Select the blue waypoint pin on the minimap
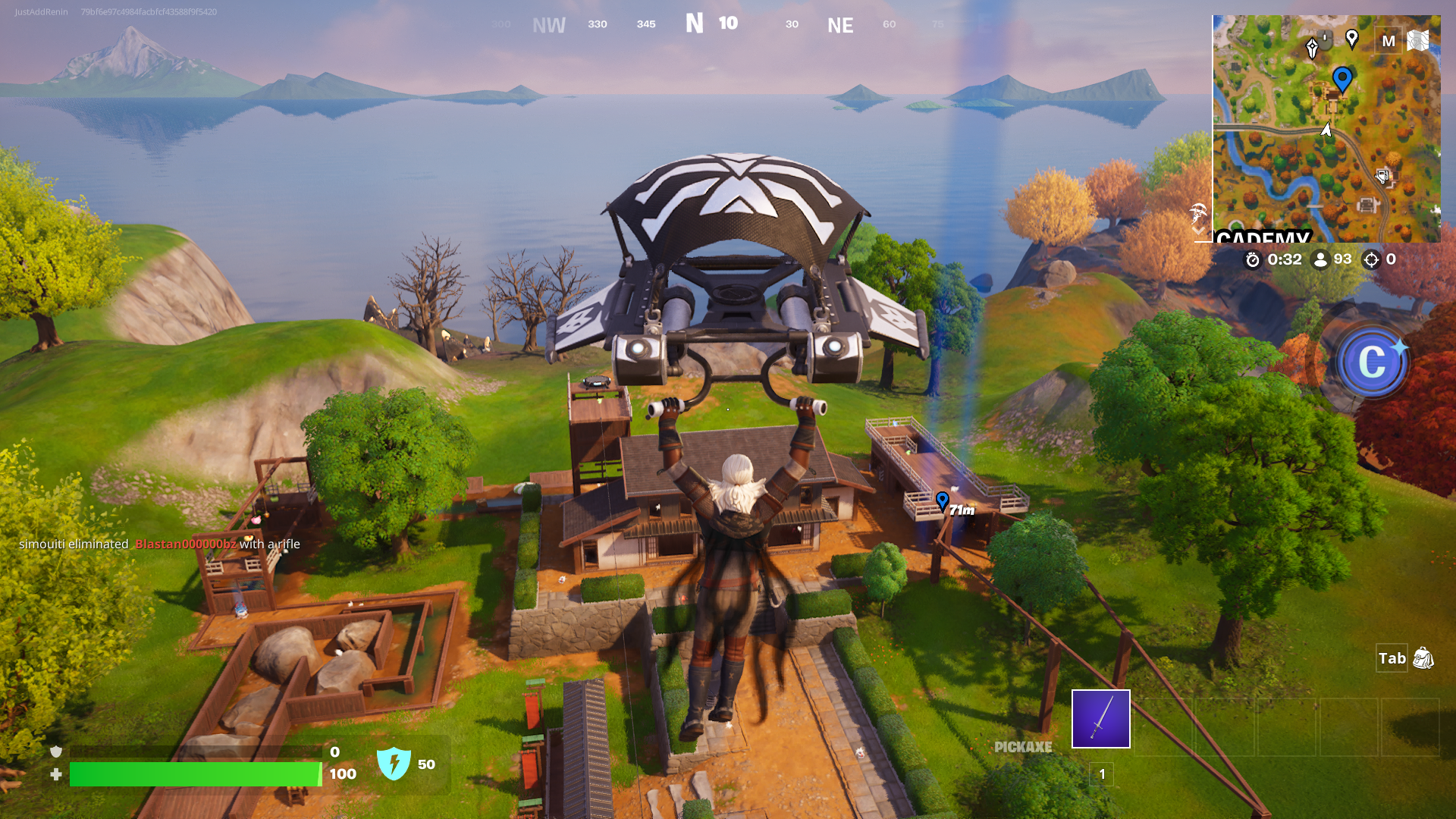The width and height of the screenshot is (1456, 819). coord(1343,78)
